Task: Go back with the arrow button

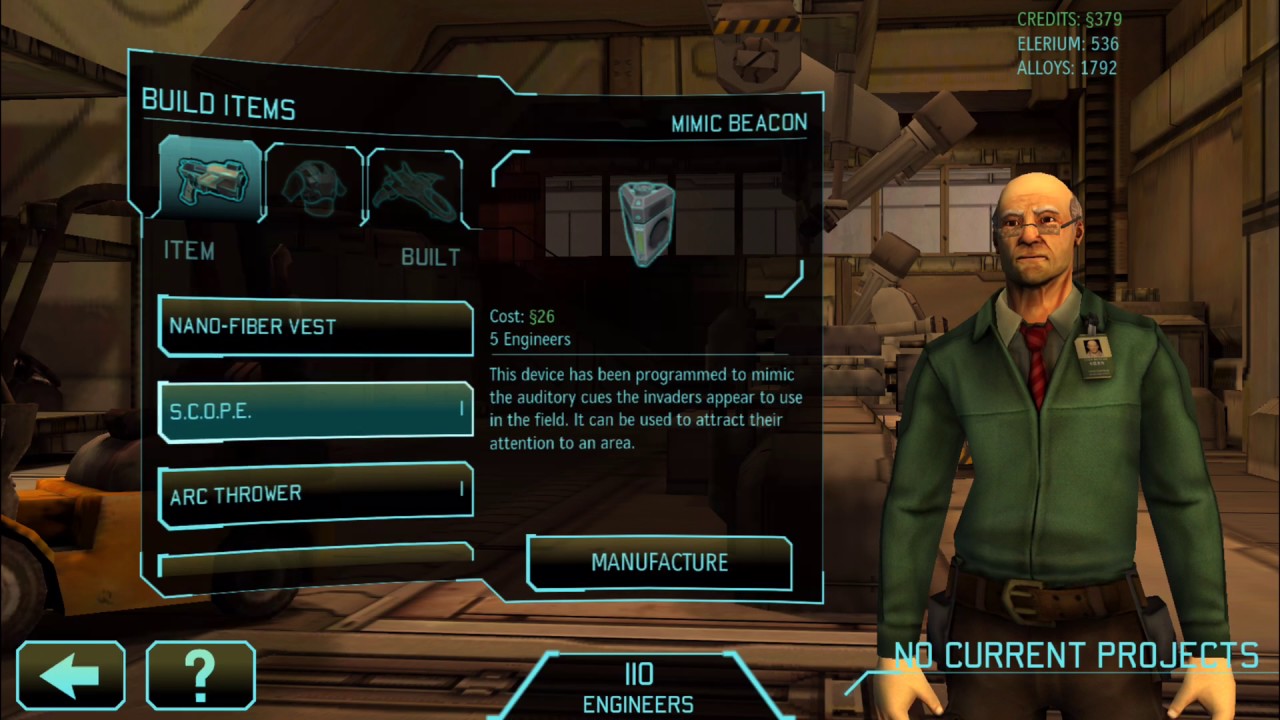Action: 71,675
